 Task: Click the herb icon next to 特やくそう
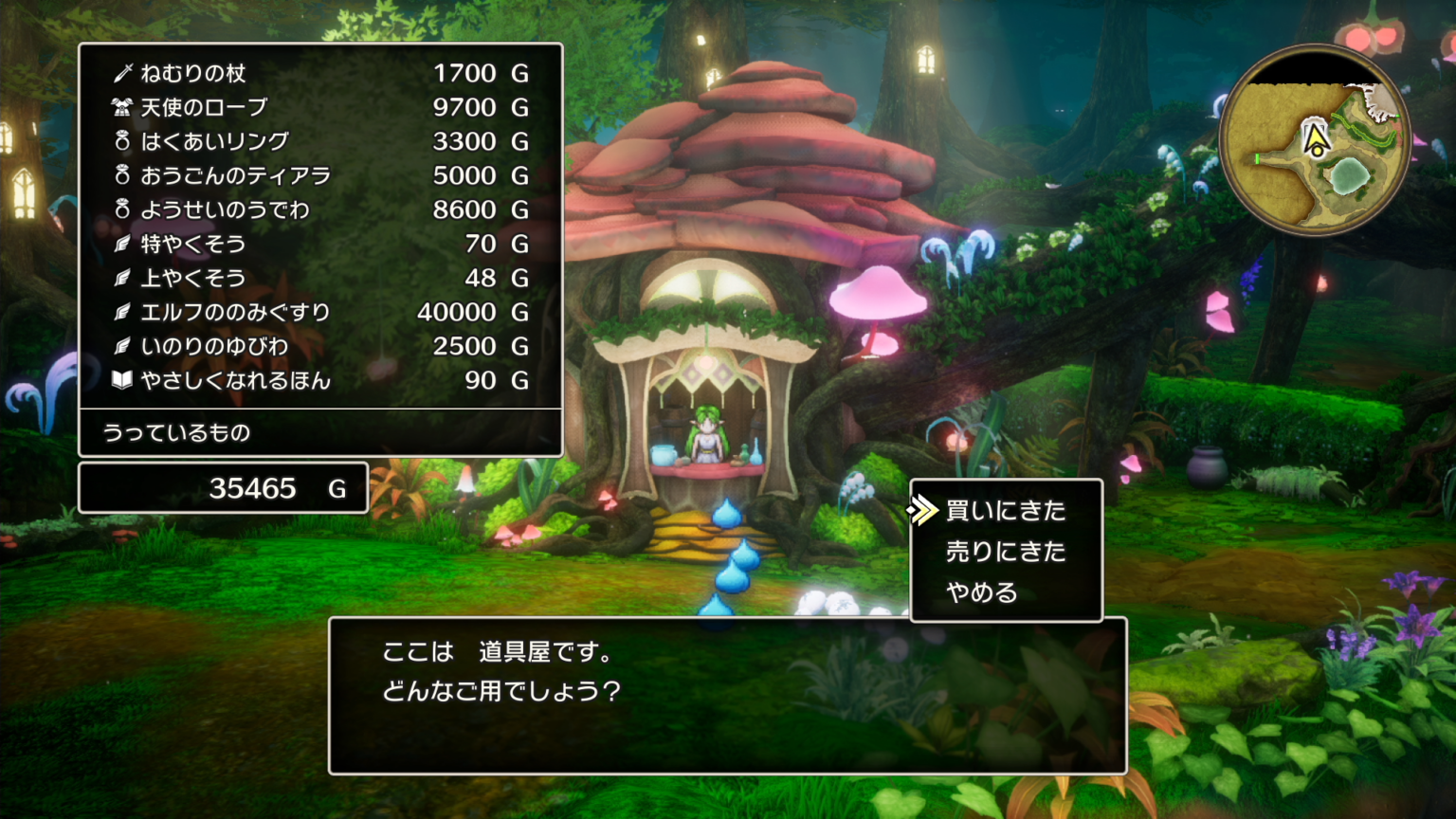(x=122, y=244)
